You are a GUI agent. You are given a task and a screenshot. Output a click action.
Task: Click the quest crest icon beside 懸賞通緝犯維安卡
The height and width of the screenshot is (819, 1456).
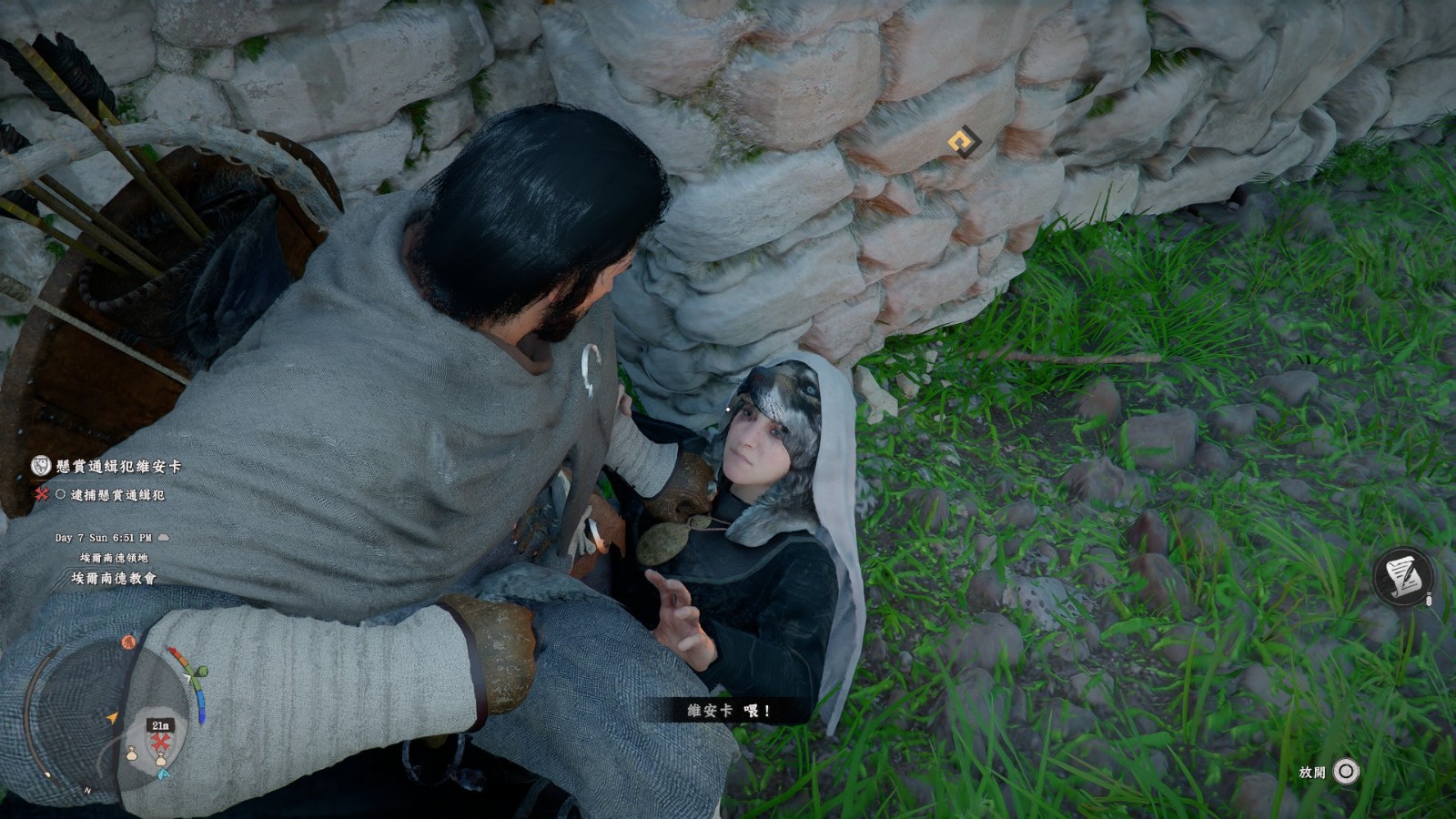pyautogui.click(x=41, y=467)
